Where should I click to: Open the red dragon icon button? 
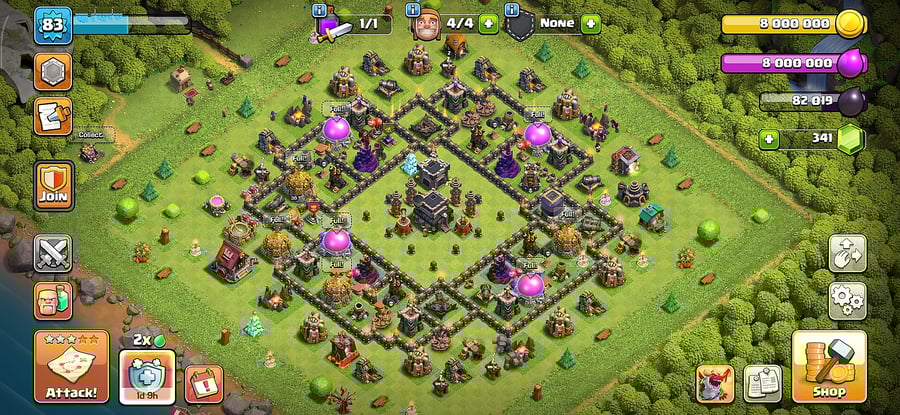[x=714, y=383]
